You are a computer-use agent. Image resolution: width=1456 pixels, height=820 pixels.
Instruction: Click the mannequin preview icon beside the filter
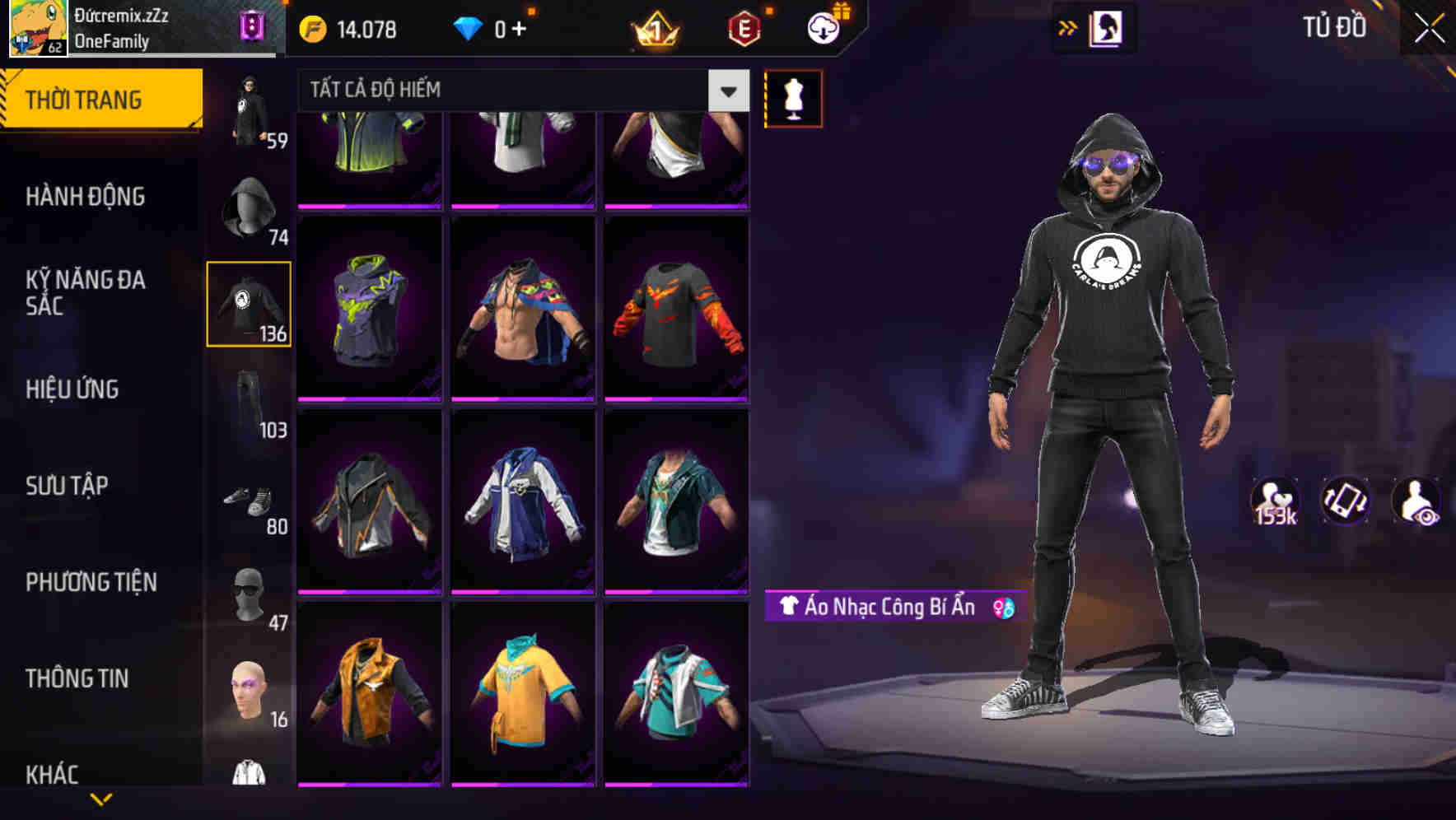(793, 97)
